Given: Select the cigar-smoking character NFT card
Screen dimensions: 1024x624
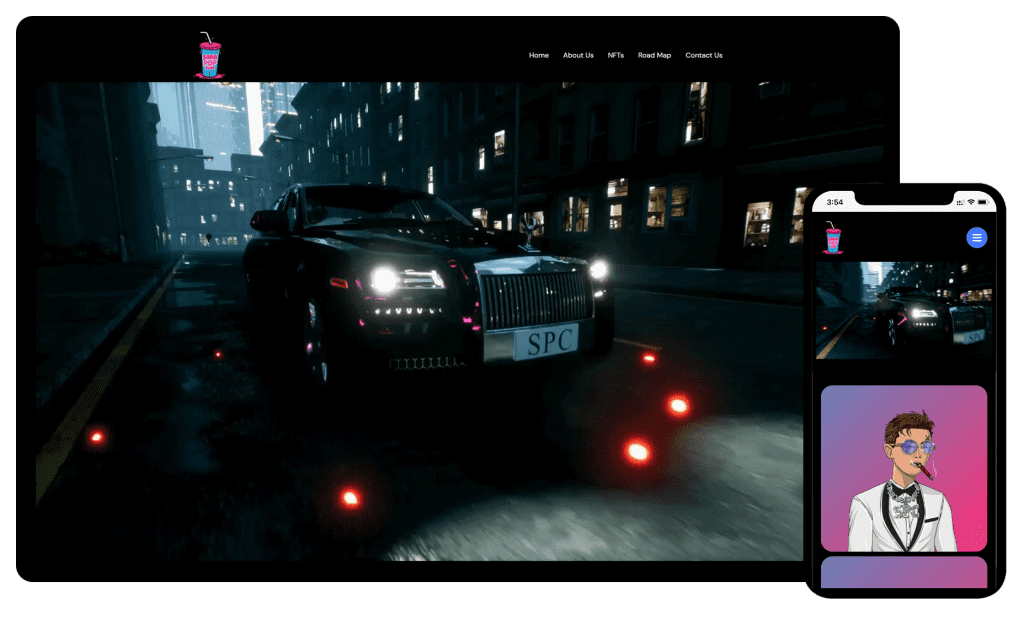Looking at the screenshot, I should point(904,468).
